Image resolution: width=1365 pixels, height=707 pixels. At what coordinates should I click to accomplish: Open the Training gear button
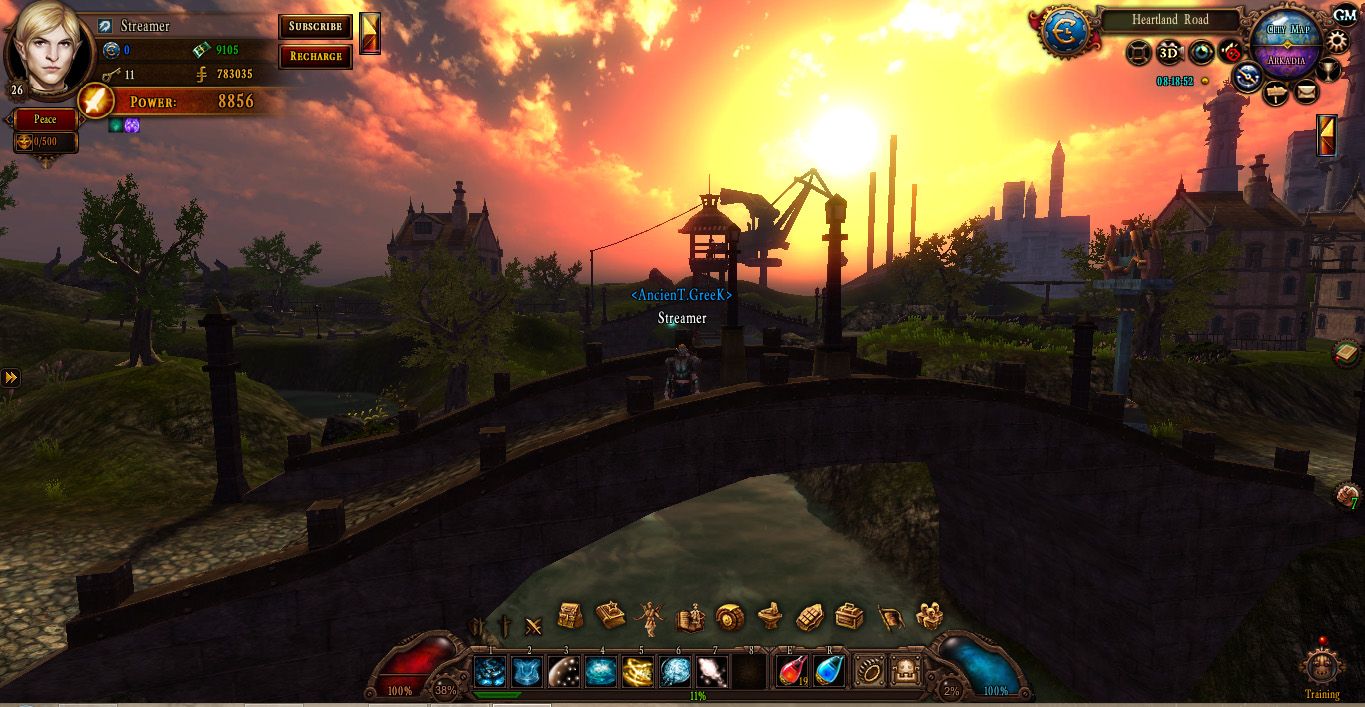click(1322, 668)
